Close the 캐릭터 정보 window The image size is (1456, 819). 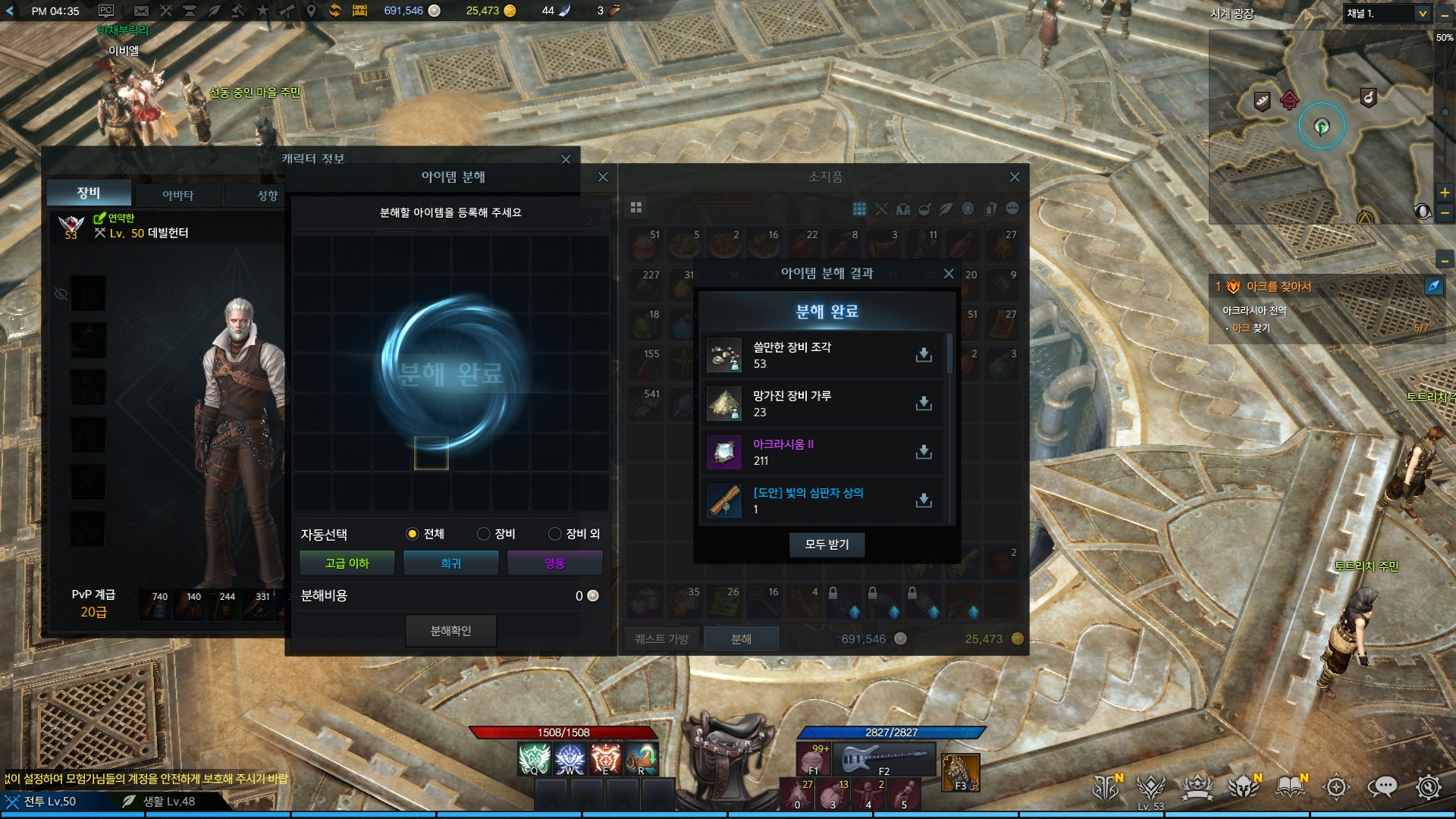[x=566, y=159]
